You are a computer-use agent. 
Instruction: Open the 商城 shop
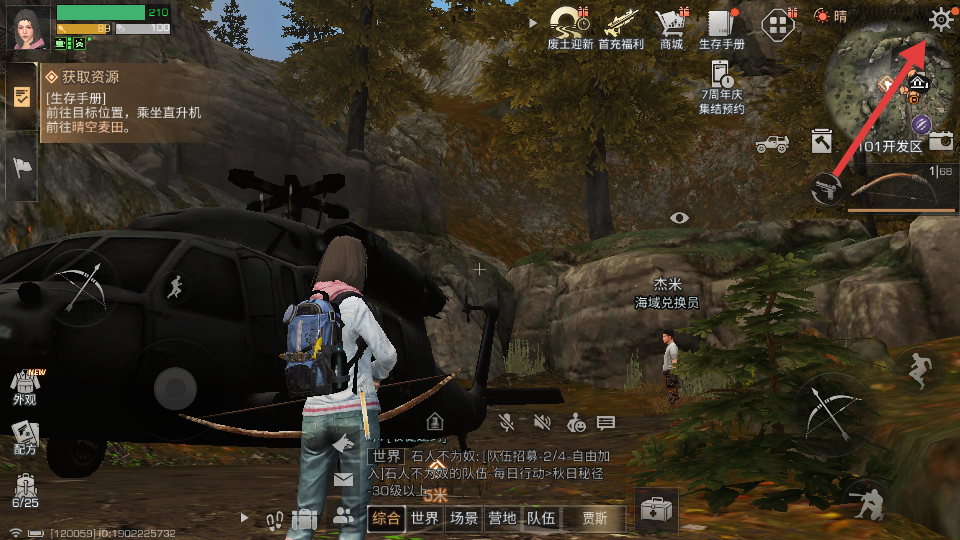pos(670,27)
